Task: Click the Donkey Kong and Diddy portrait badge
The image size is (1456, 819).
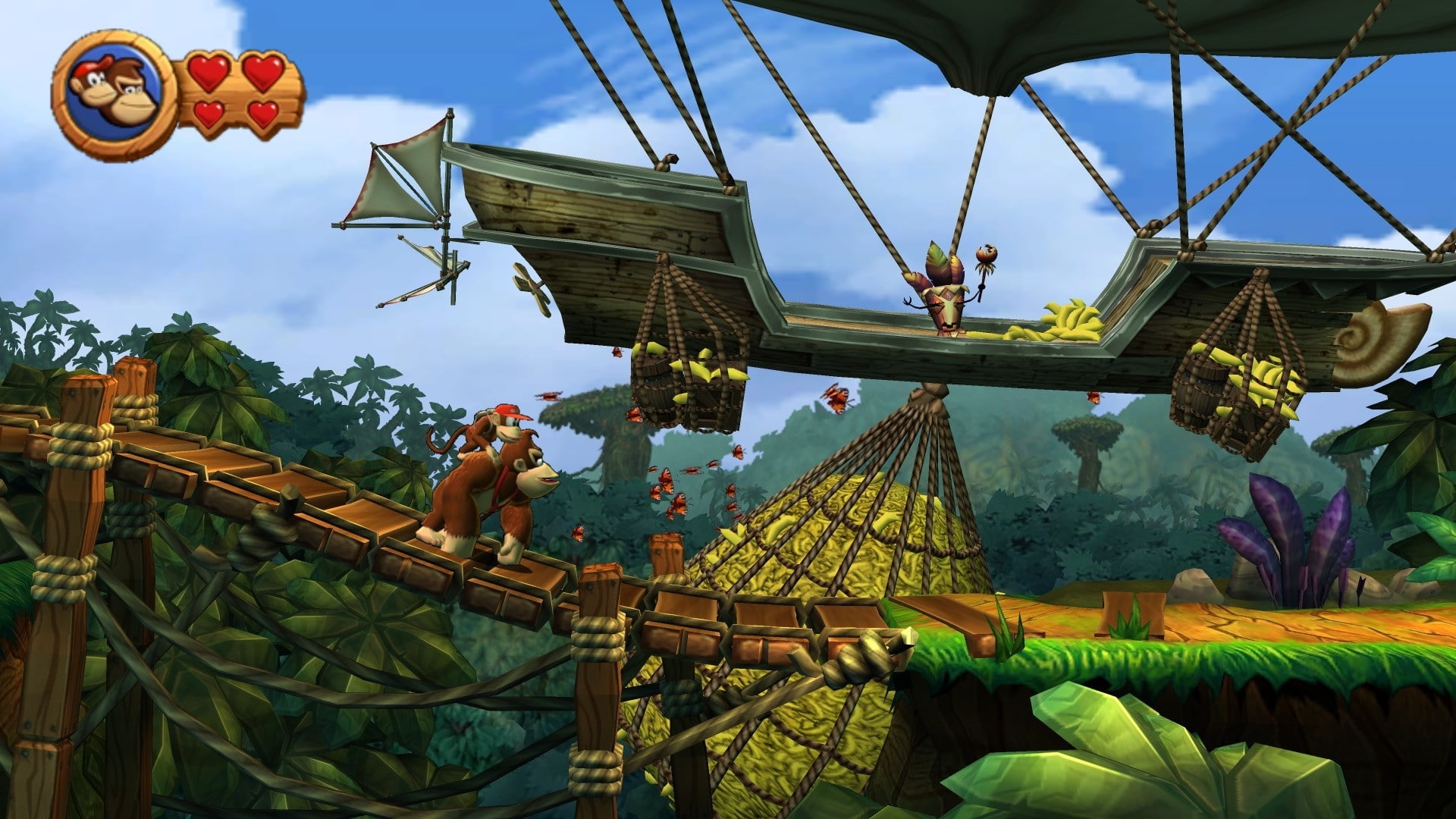Action: point(114,96)
